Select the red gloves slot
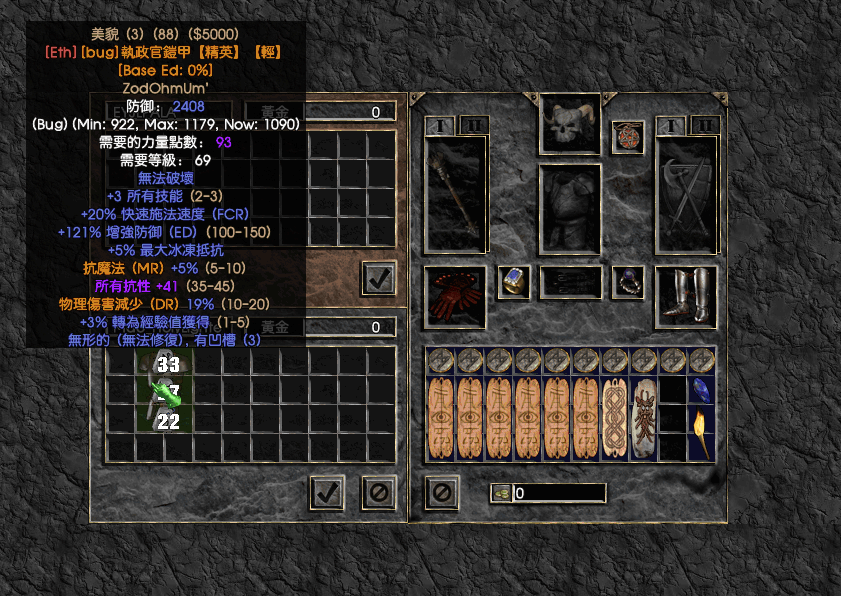This screenshot has height=596, width=841. pyautogui.click(x=455, y=296)
